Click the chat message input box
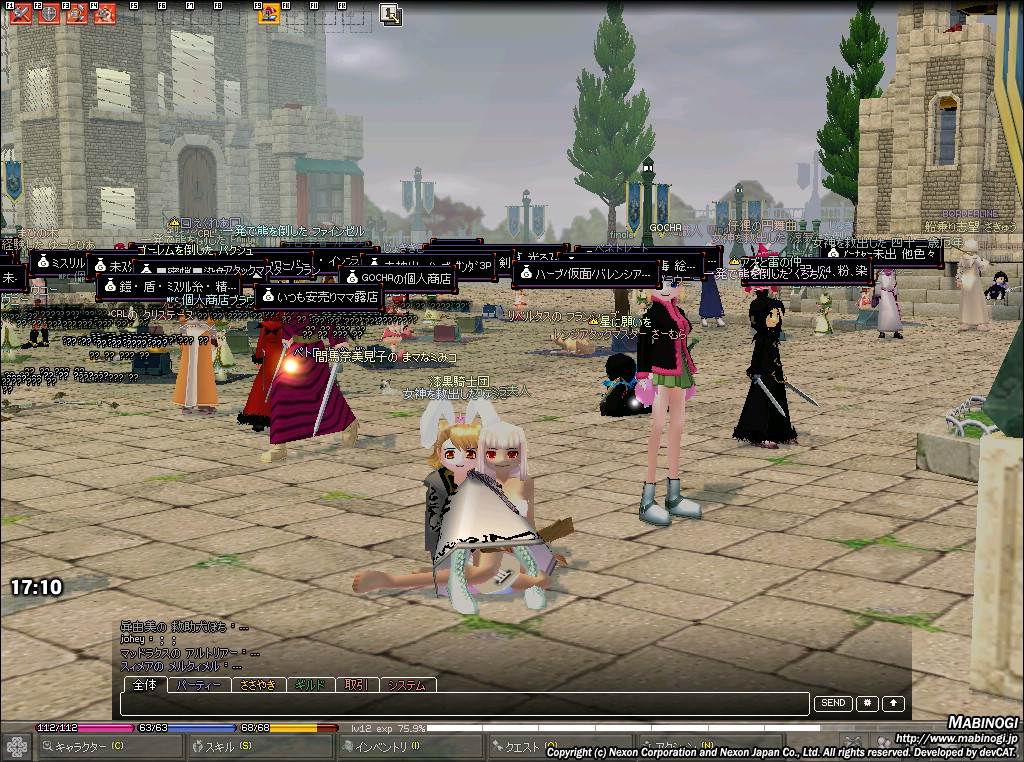This screenshot has height=762, width=1024. [465, 704]
